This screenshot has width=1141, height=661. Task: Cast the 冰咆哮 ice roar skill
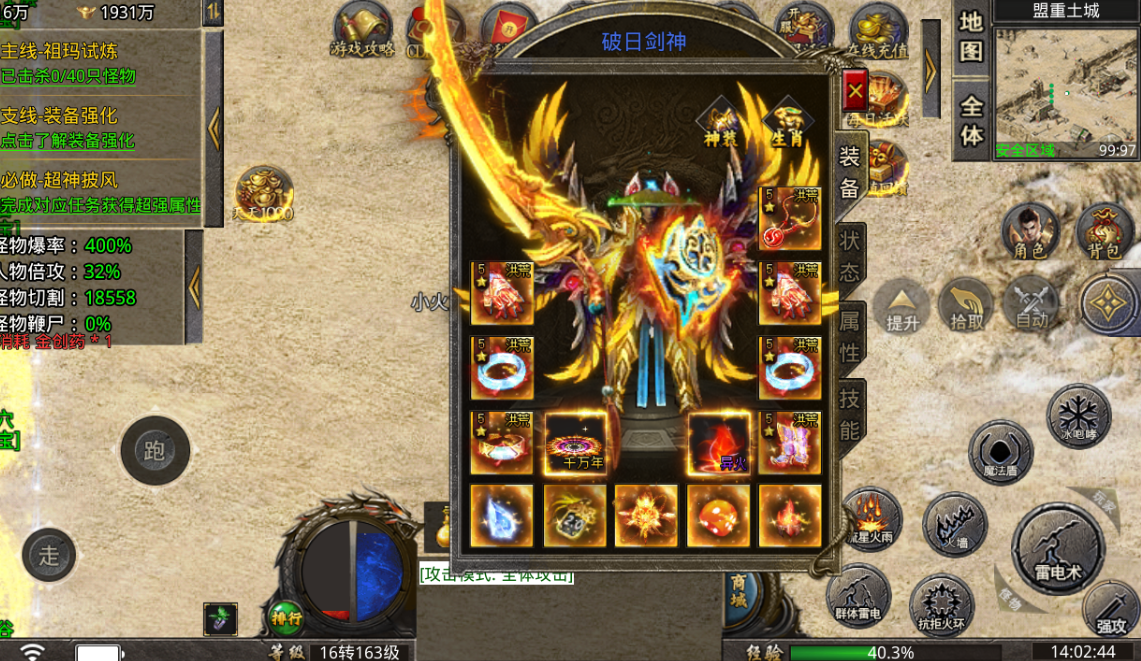[x=1079, y=415]
